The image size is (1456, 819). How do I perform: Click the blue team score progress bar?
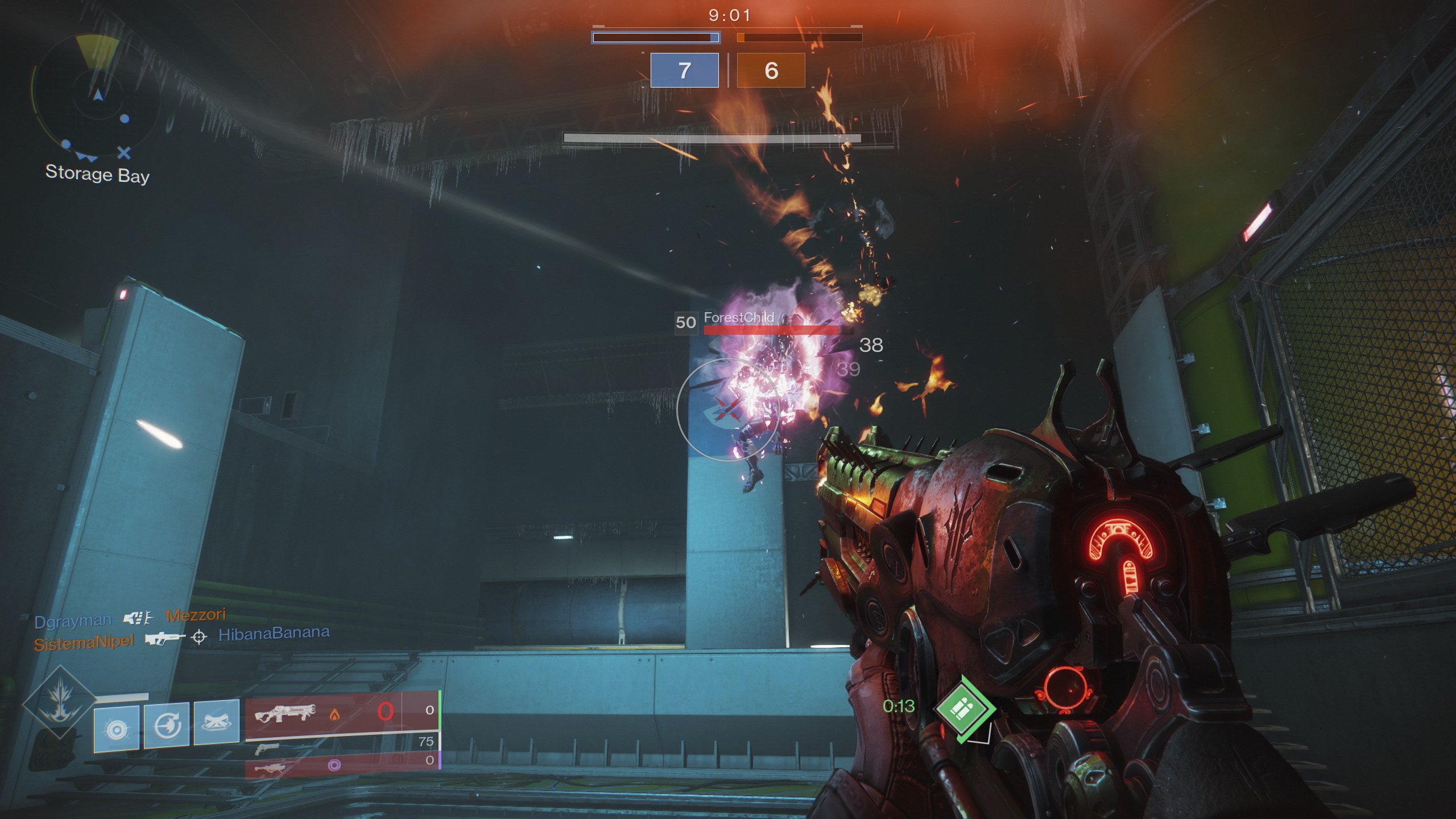655,38
